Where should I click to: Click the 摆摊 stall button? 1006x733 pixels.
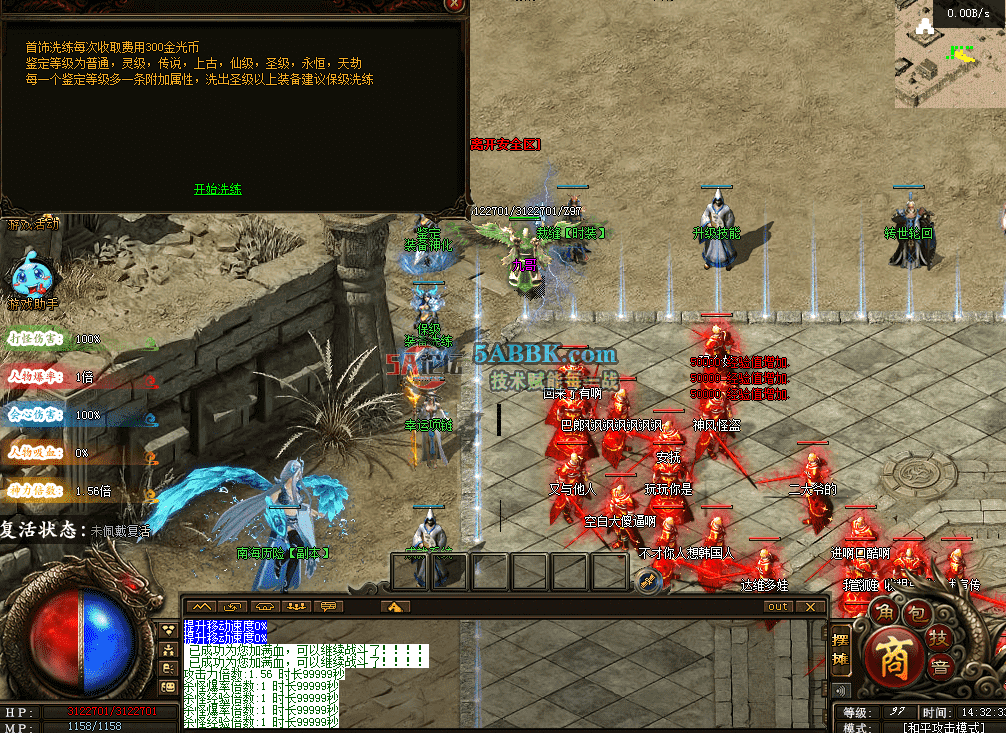tap(841, 648)
